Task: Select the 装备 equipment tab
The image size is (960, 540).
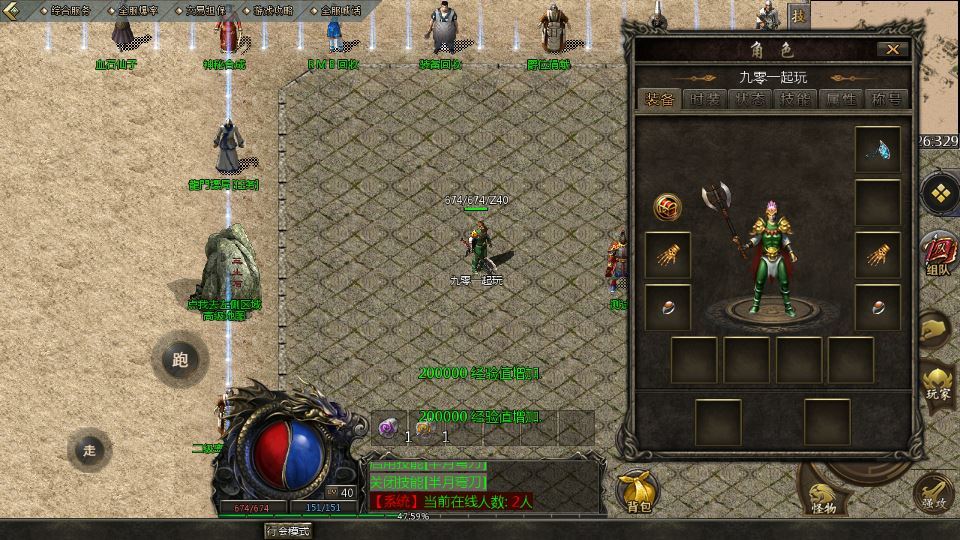Action: click(x=660, y=99)
